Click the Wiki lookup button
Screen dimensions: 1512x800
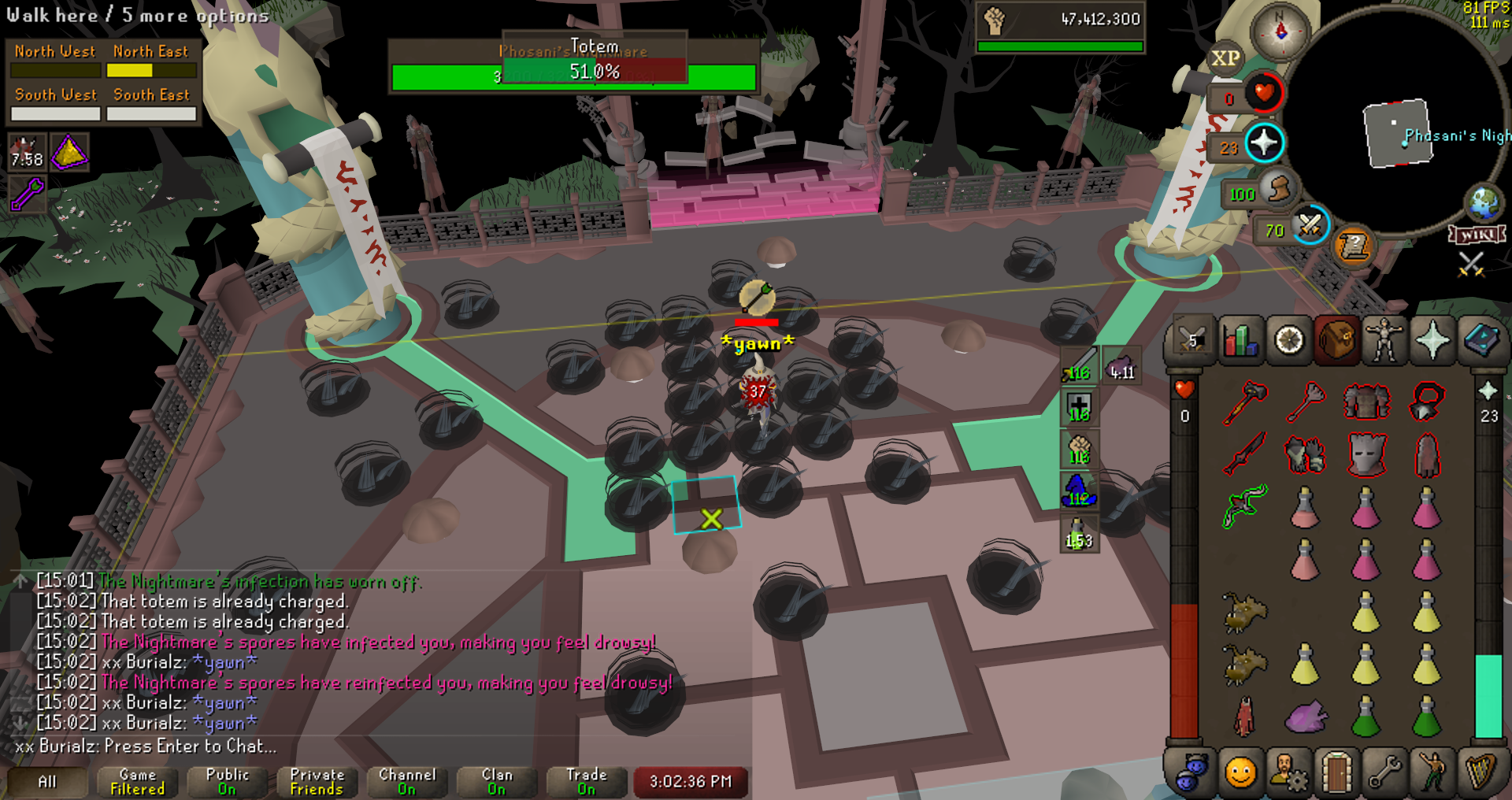click(1477, 235)
